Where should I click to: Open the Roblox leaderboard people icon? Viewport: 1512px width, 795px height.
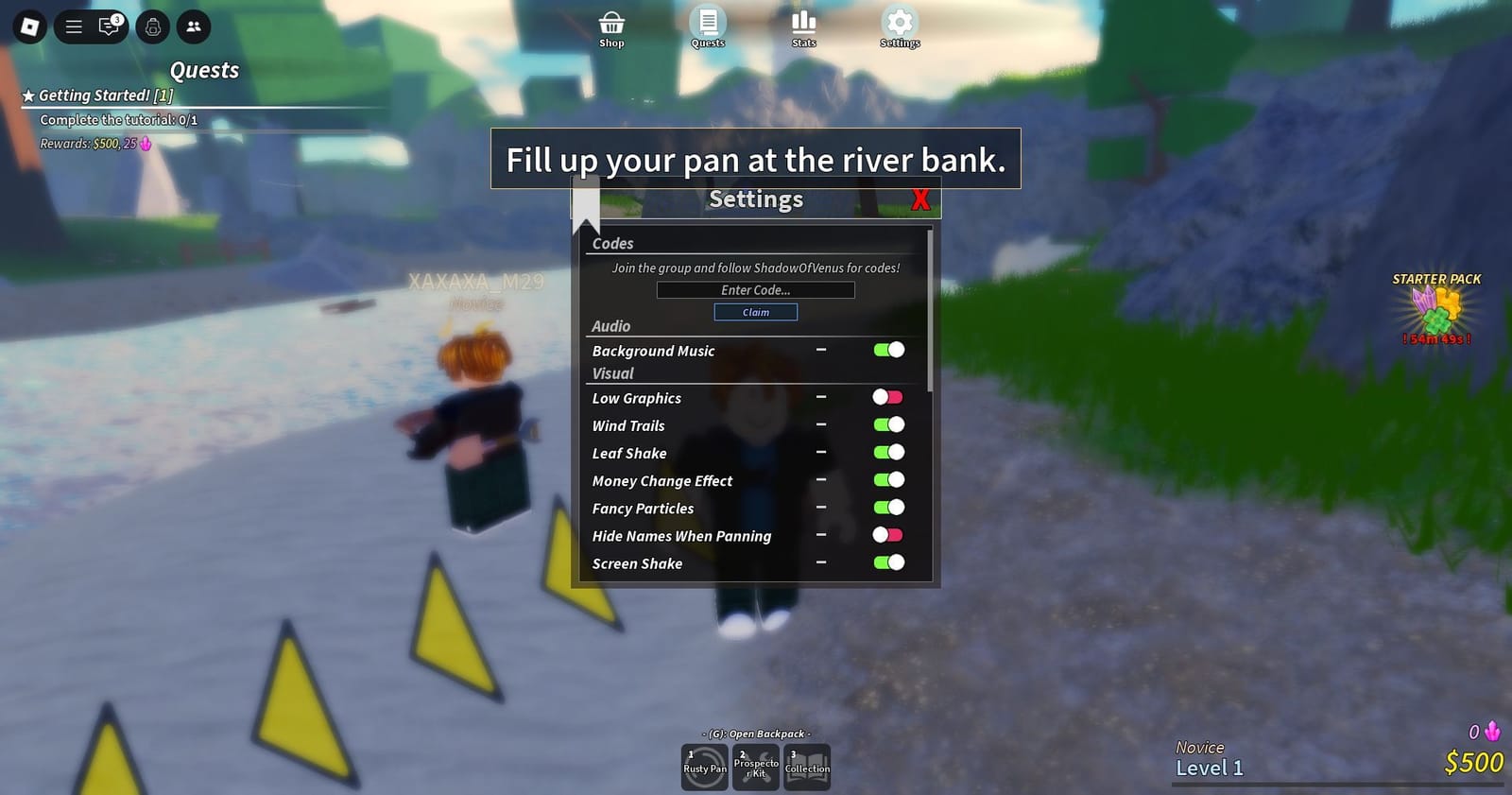(x=193, y=26)
